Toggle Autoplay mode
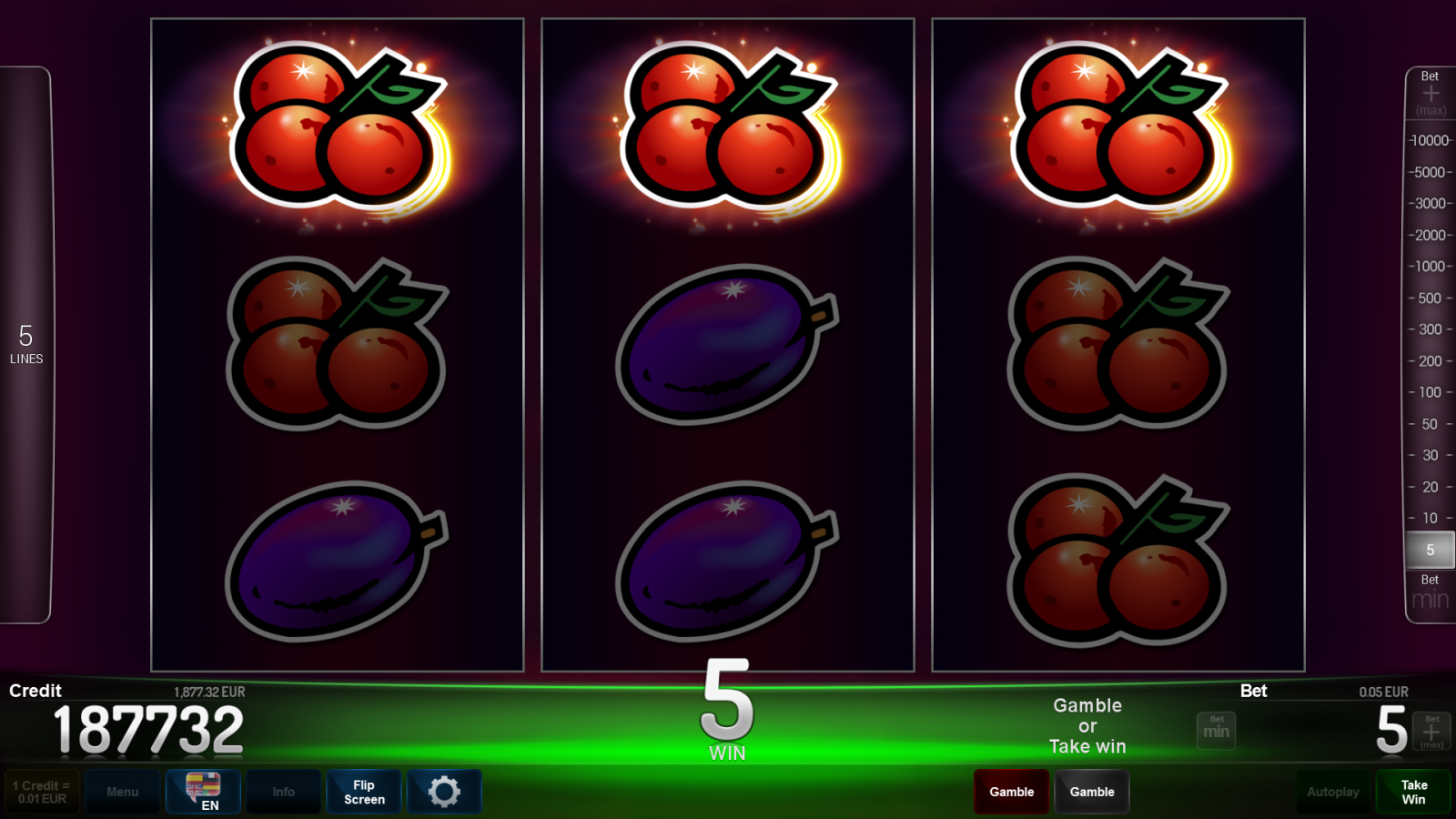 (x=1333, y=792)
